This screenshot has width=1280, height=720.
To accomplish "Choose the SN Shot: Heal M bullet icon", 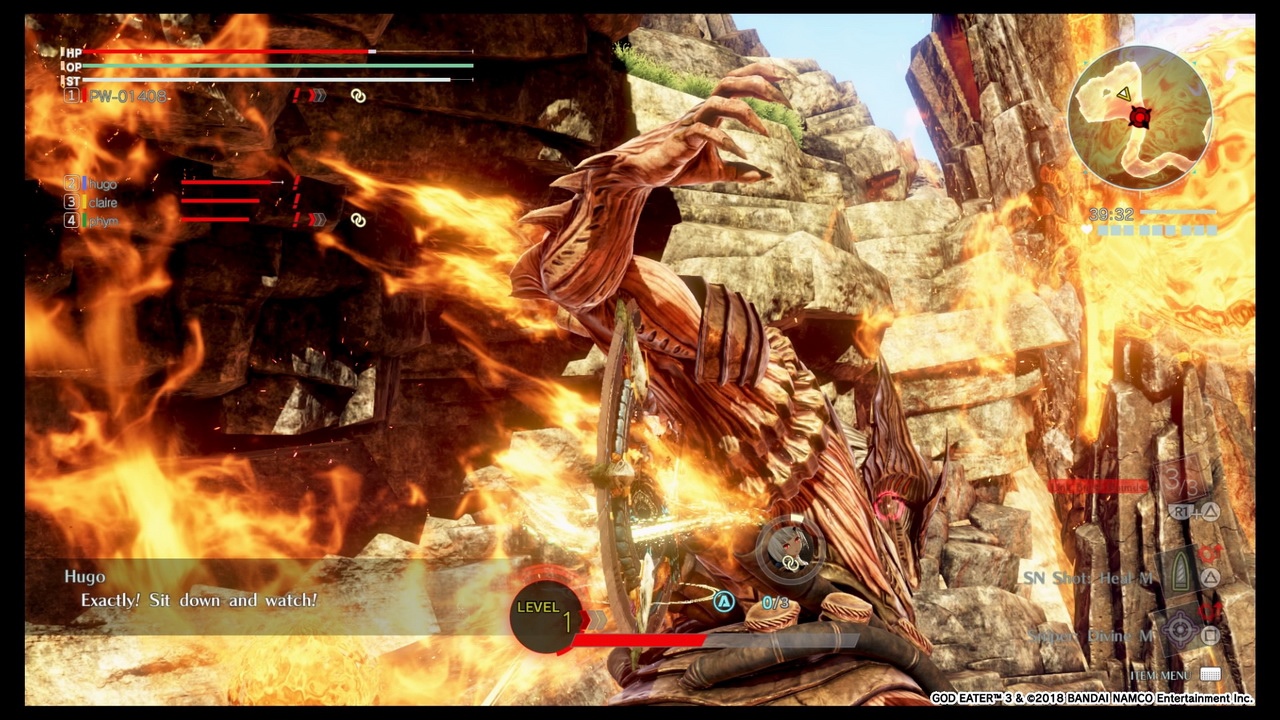I will [1179, 576].
